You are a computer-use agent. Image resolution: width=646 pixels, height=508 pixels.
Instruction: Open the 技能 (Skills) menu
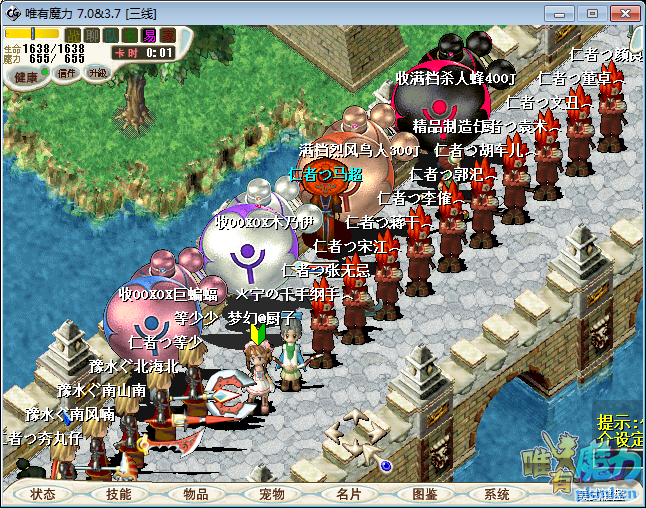click(x=119, y=494)
